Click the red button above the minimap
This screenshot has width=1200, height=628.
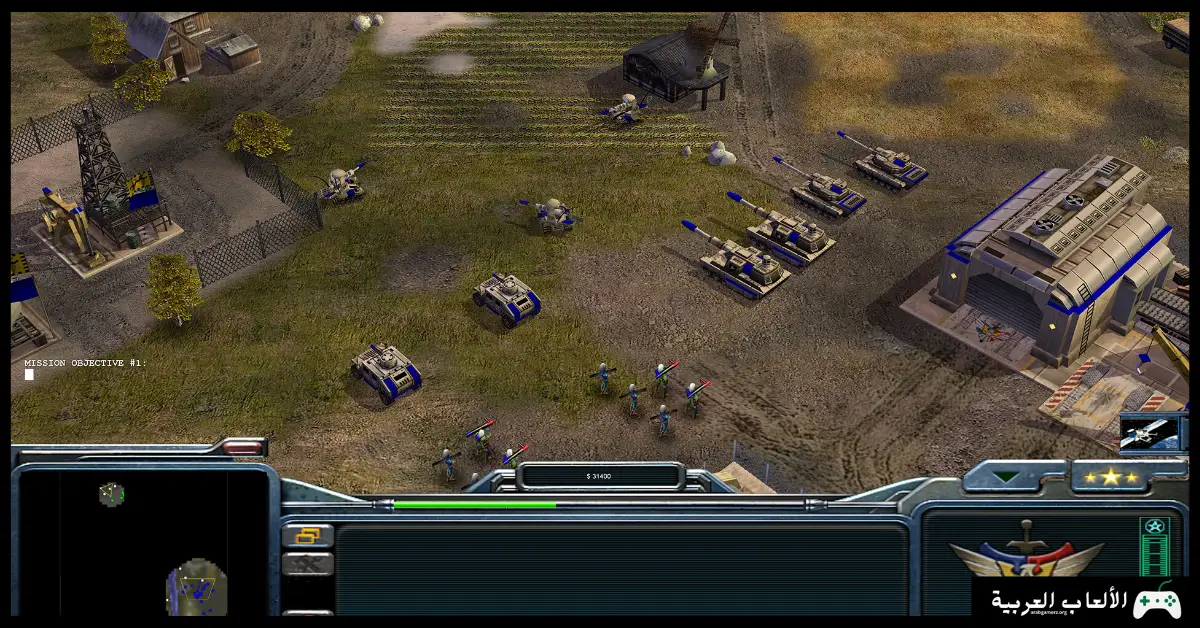pos(241,447)
